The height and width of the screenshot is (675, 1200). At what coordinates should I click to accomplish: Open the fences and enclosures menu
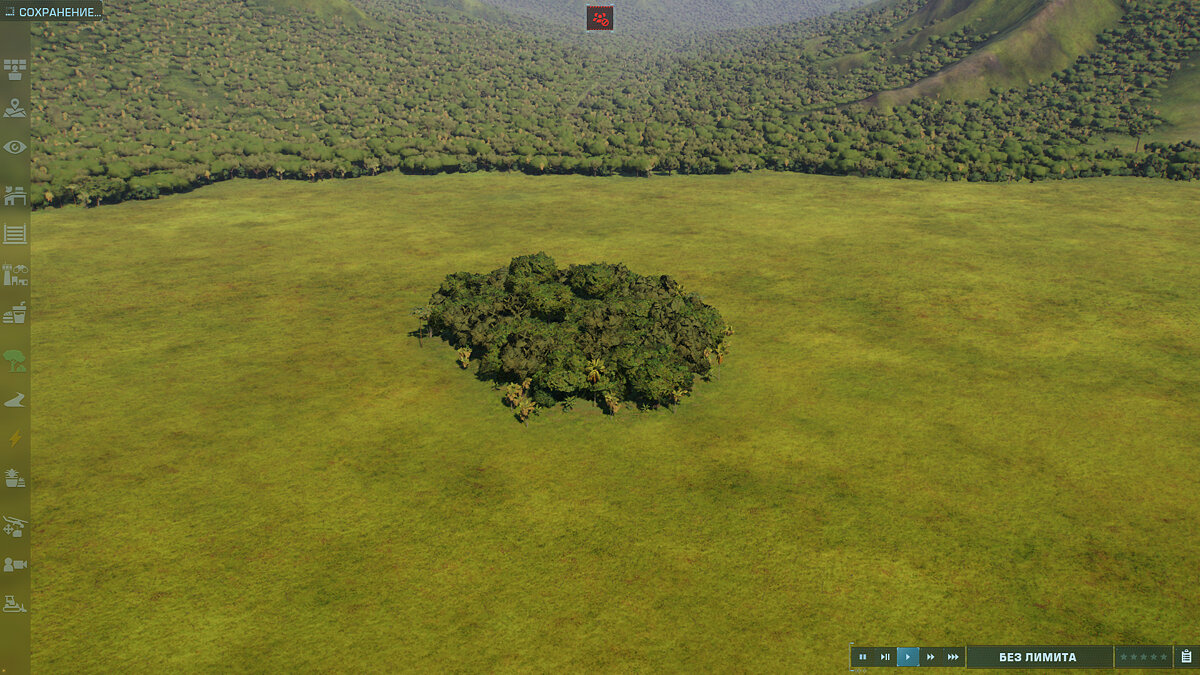tap(15, 234)
